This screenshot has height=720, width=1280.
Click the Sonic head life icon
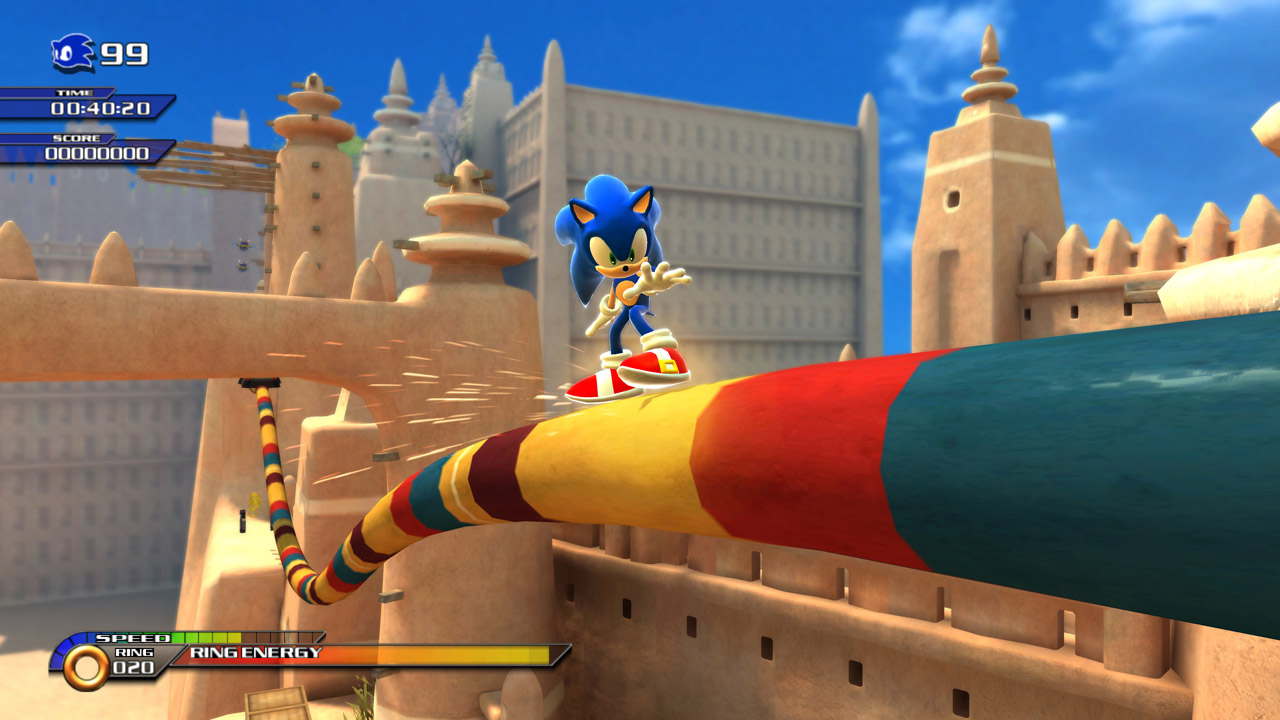(66, 50)
